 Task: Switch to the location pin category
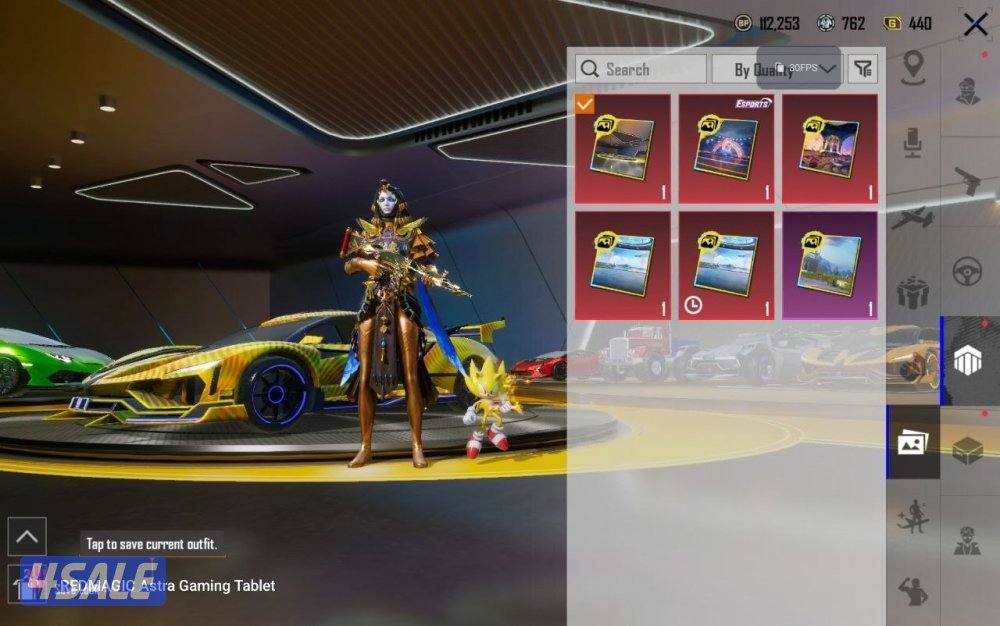912,68
